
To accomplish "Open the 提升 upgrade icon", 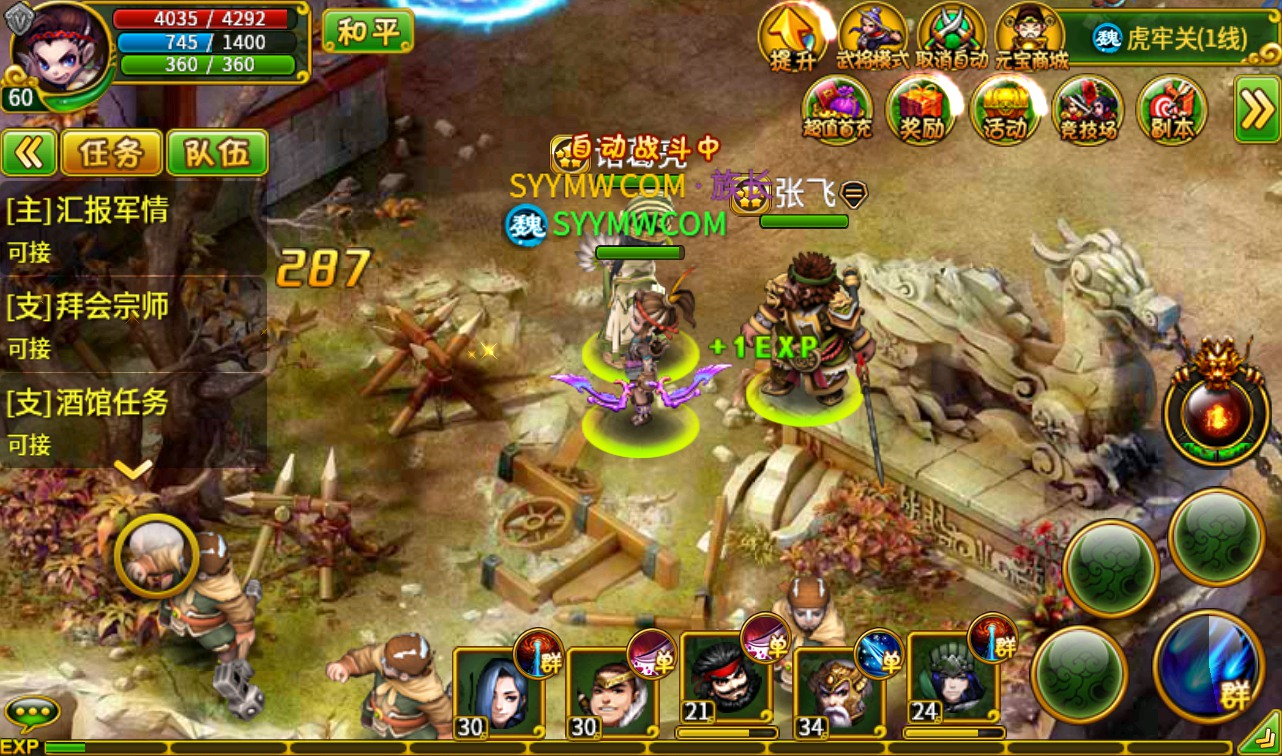I will [793, 36].
